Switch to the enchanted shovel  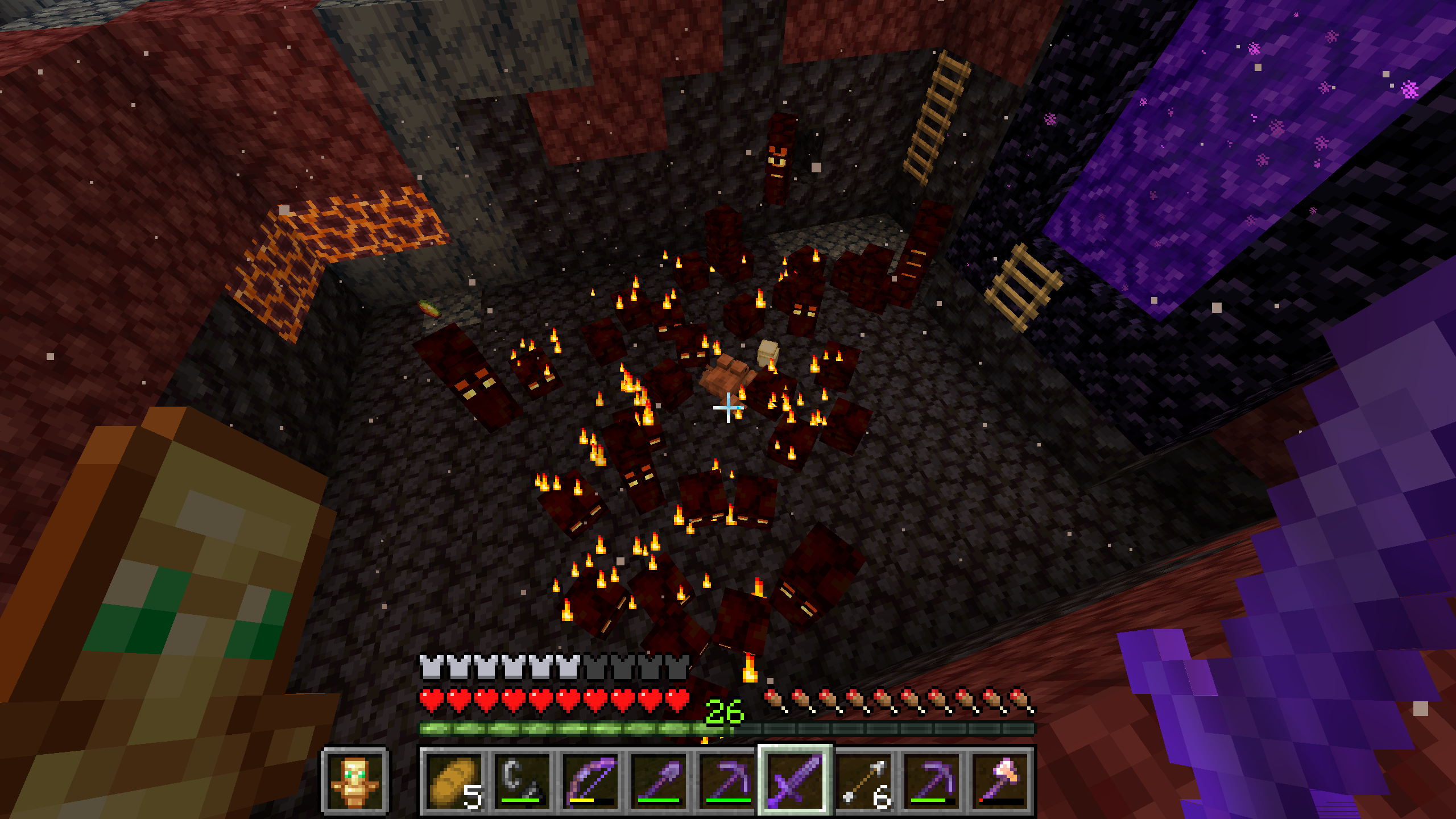click(x=659, y=780)
